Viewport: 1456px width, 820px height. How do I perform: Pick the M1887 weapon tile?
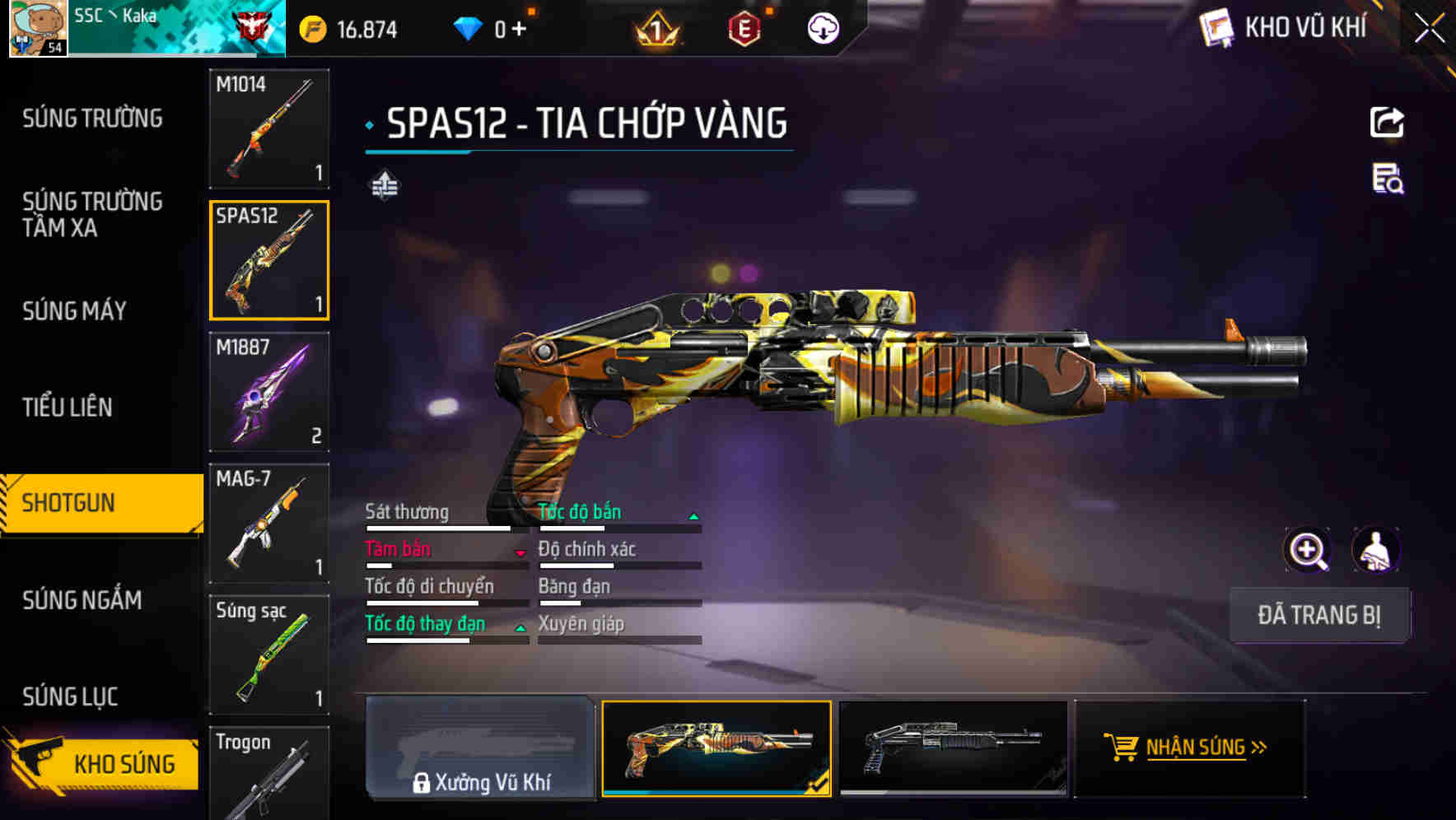[x=269, y=392]
